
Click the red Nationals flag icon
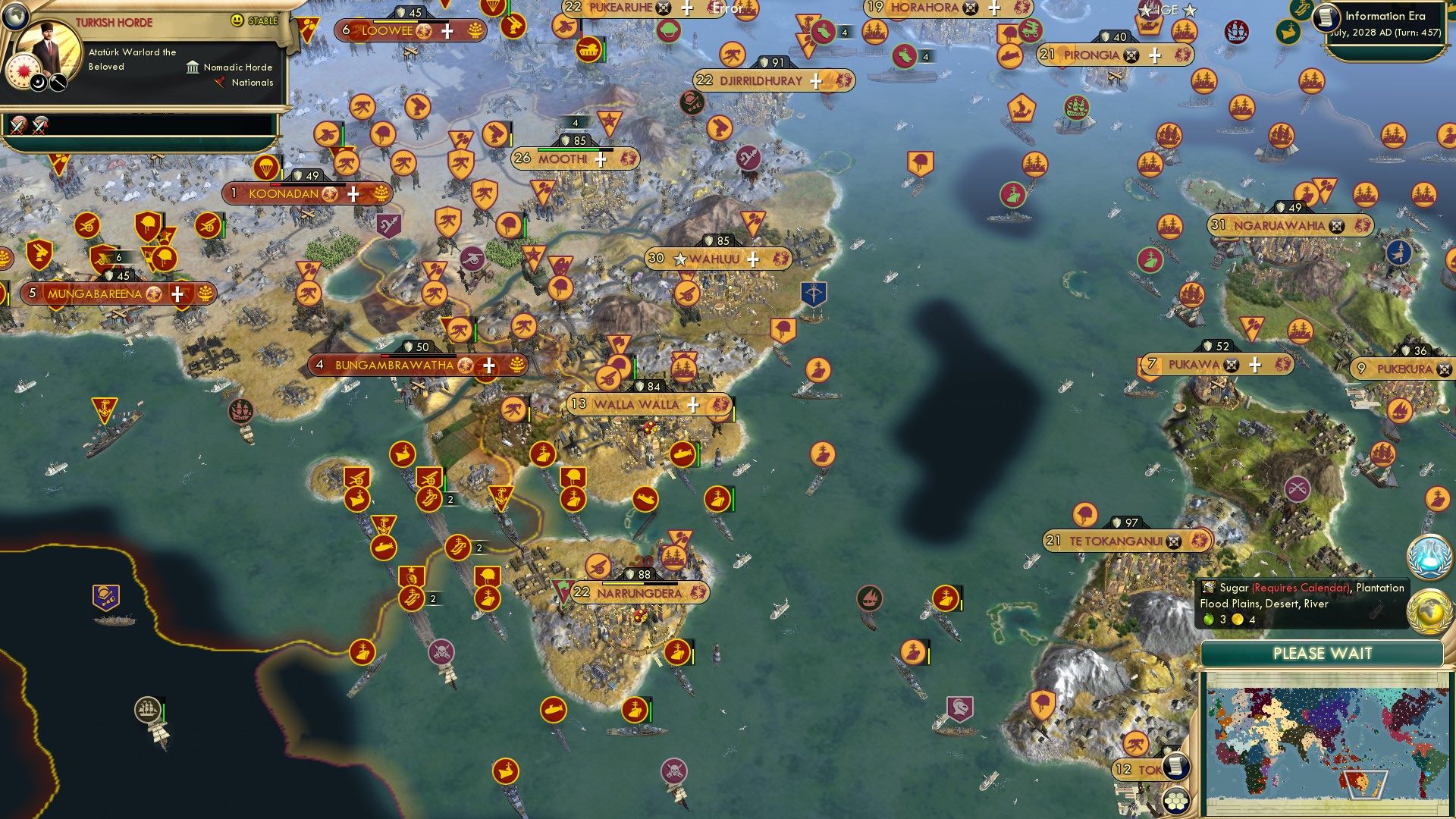220,83
